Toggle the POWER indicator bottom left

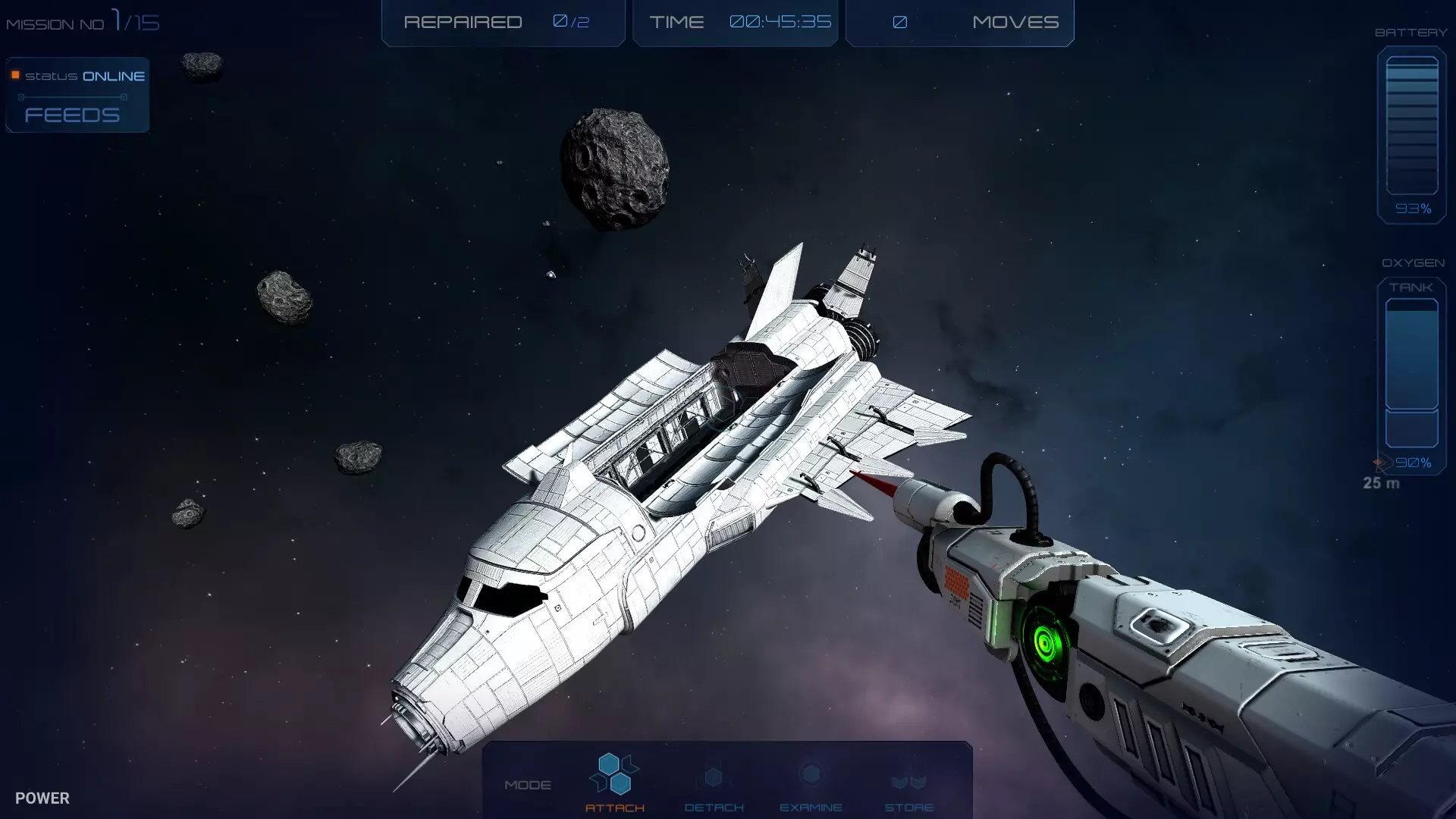(42, 798)
